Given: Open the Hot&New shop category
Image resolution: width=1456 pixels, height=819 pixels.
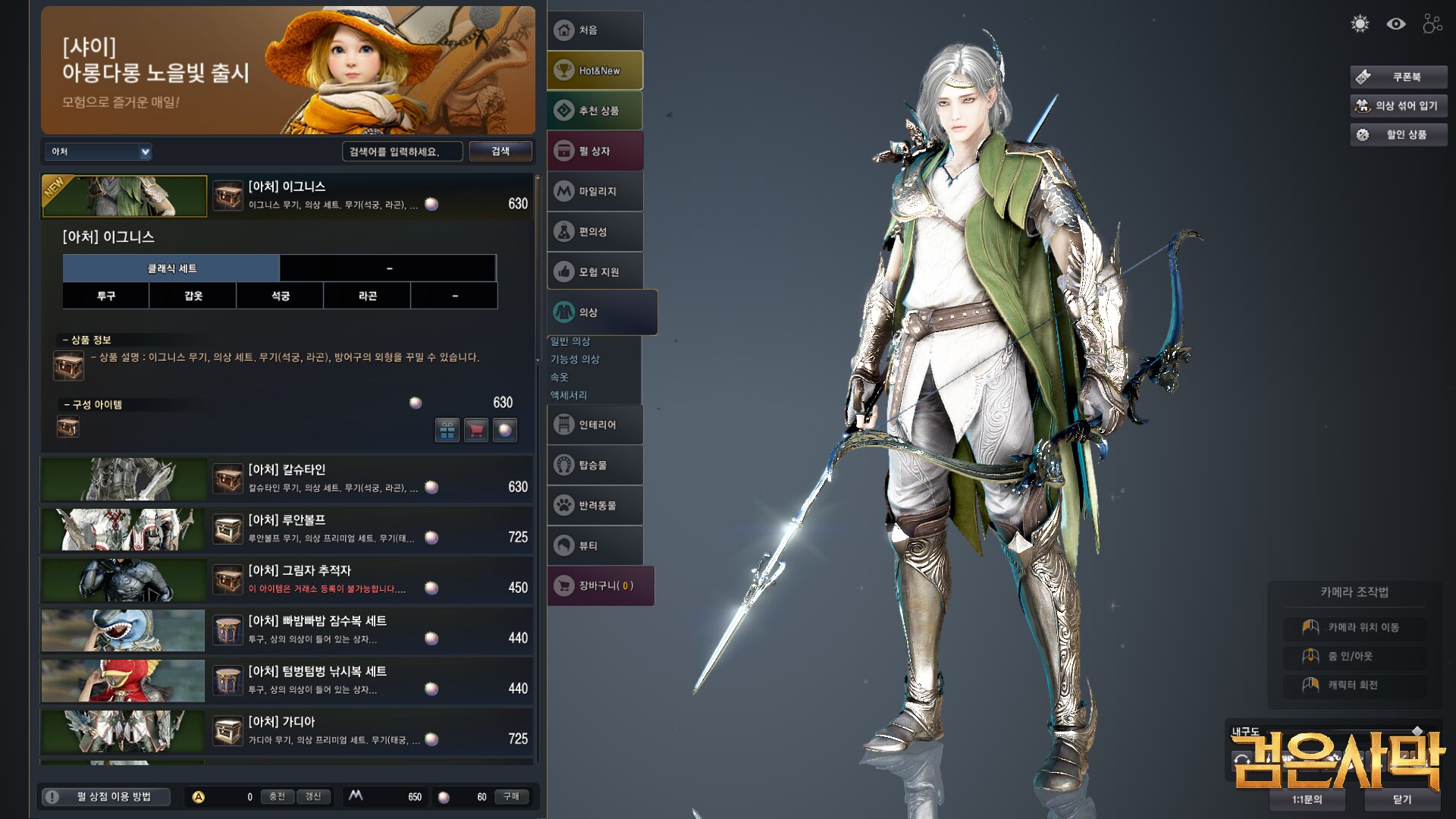Looking at the screenshot, I should pos(595,71).
